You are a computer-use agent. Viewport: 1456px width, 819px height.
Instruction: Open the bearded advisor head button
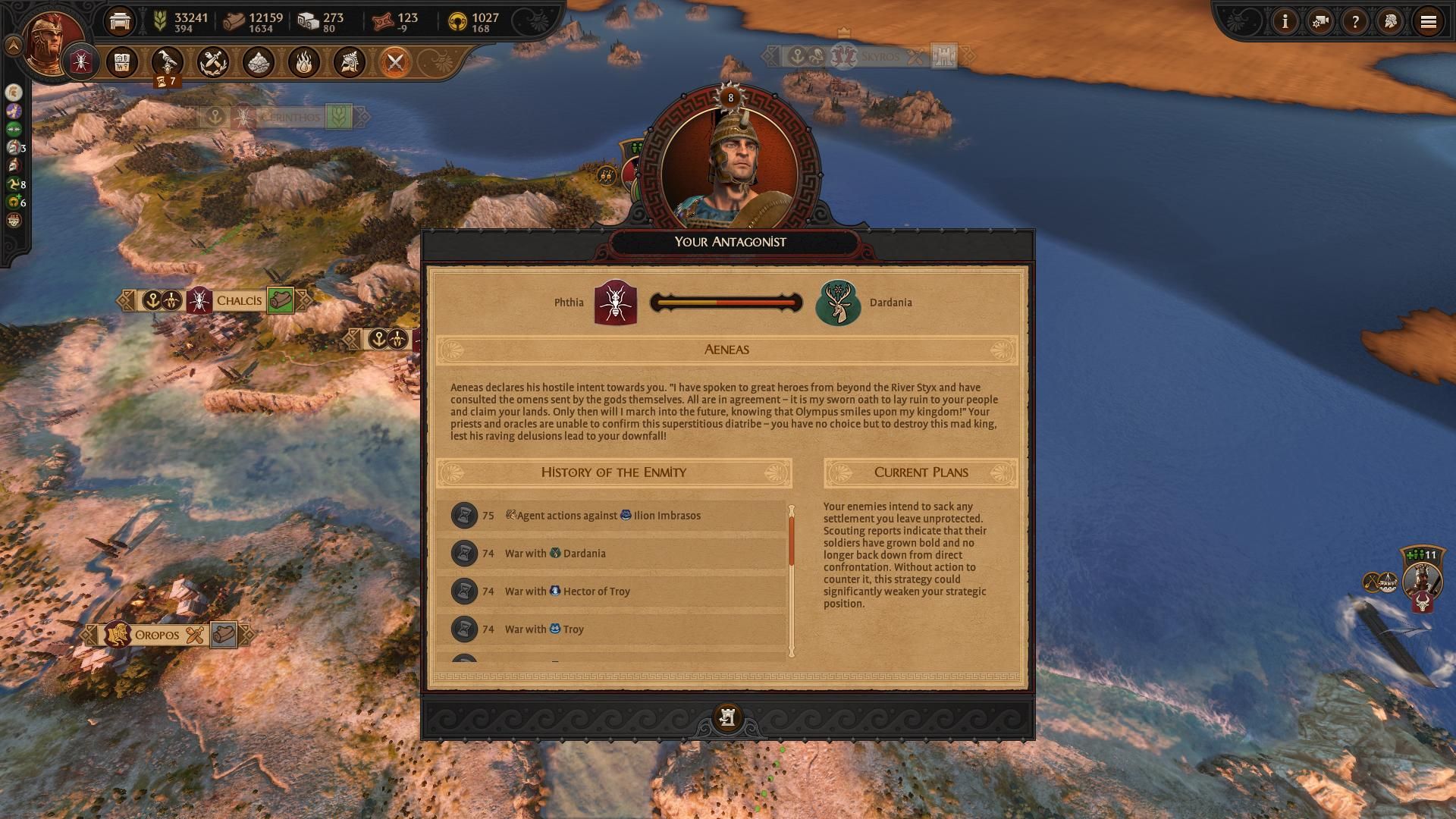coord(1391,22)
